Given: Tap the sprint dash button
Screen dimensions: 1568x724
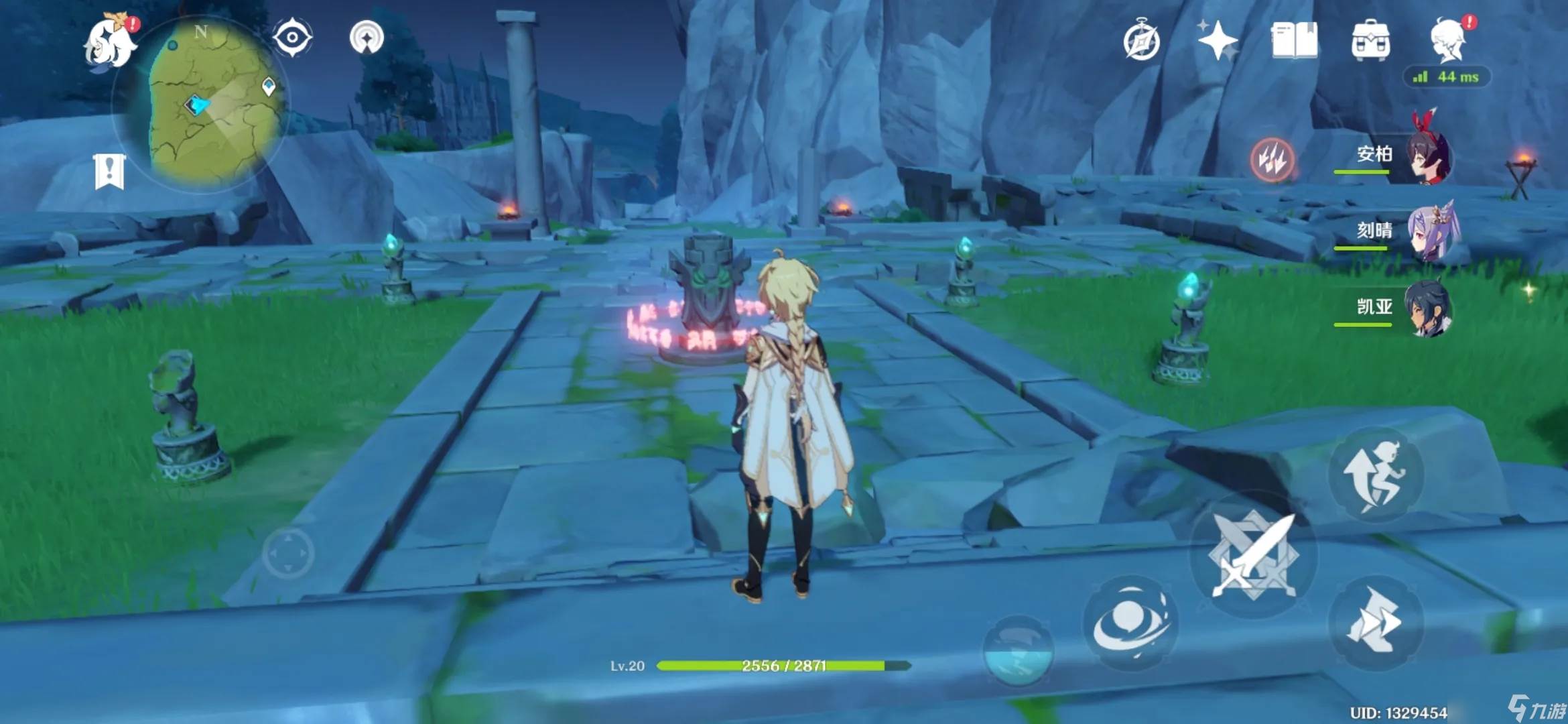Looking at the screenshot, I should pyautogui.click(x=1376, y=621).
